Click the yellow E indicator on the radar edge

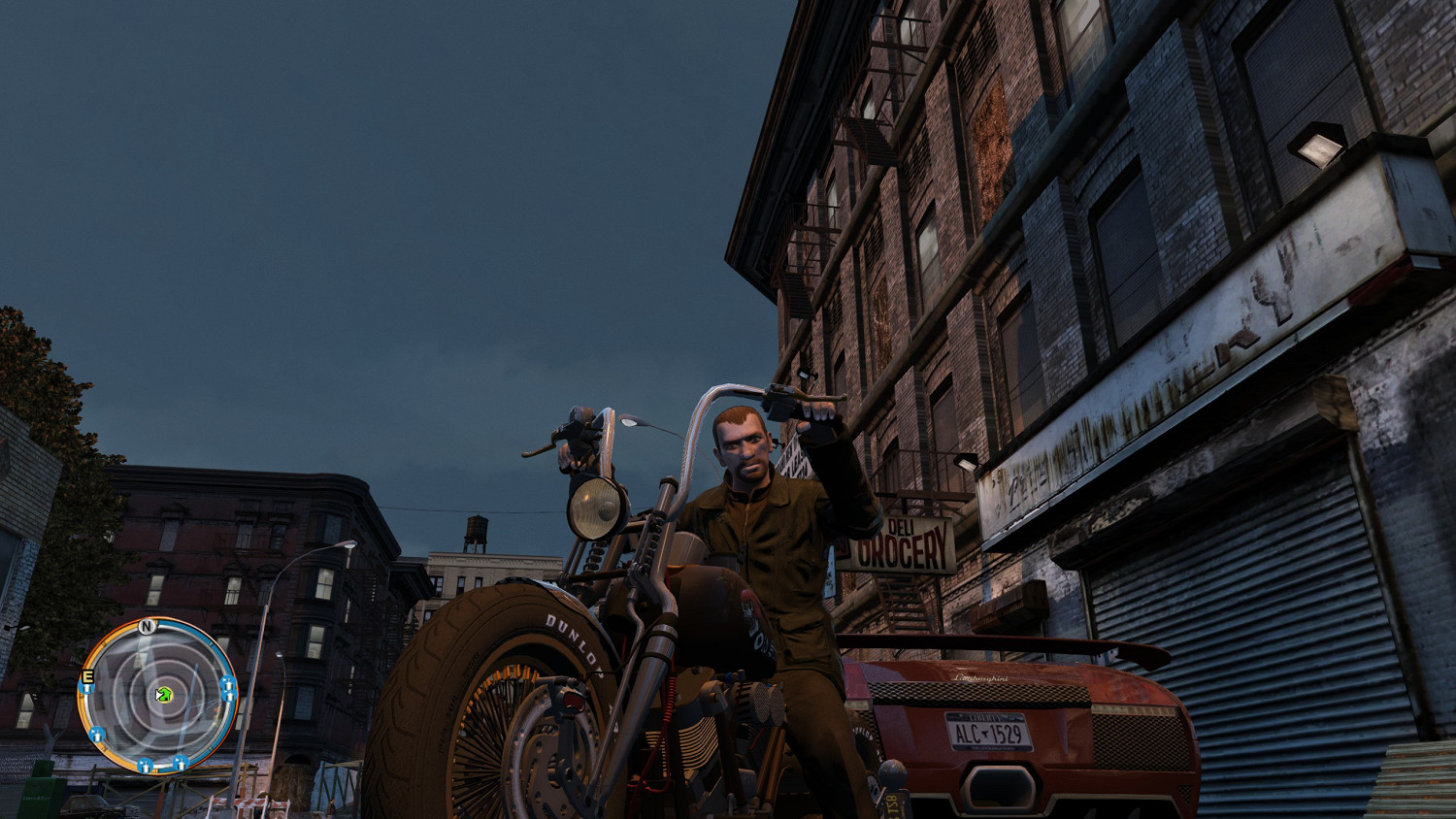click(87, 677)
